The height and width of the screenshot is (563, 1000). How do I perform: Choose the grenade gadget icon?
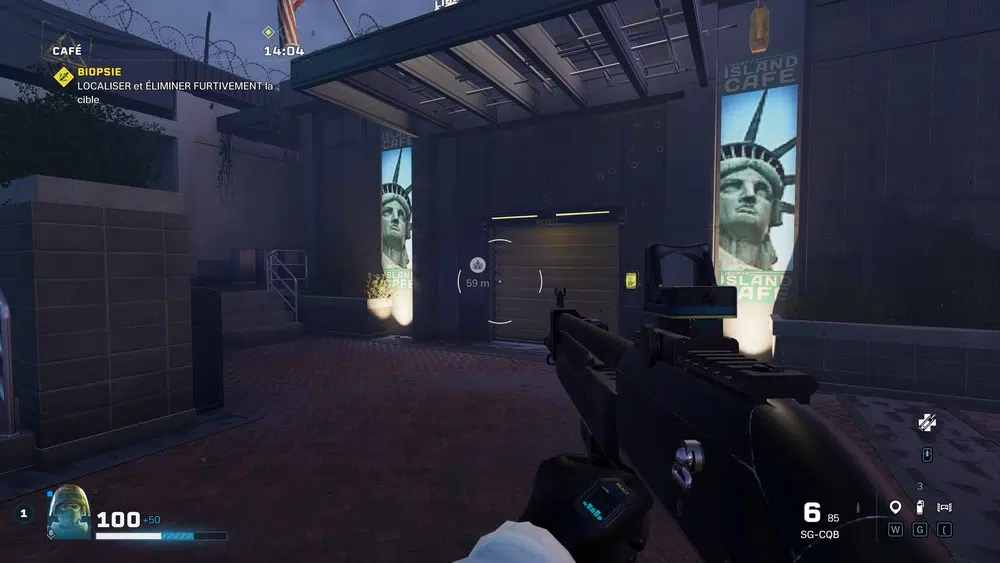tap(920, 507)
